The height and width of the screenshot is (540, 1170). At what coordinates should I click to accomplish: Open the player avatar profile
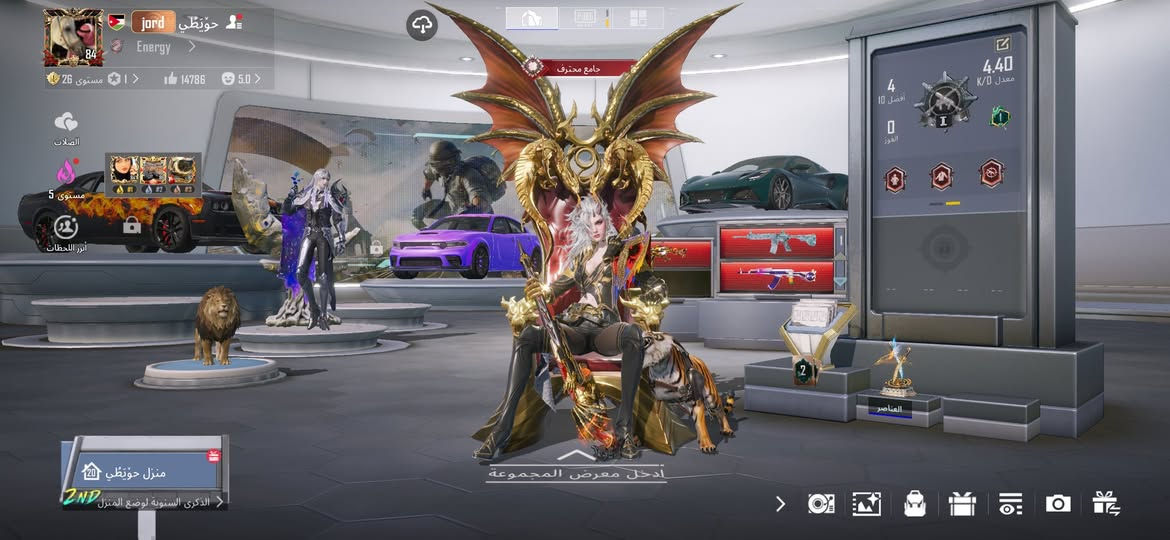72,37
